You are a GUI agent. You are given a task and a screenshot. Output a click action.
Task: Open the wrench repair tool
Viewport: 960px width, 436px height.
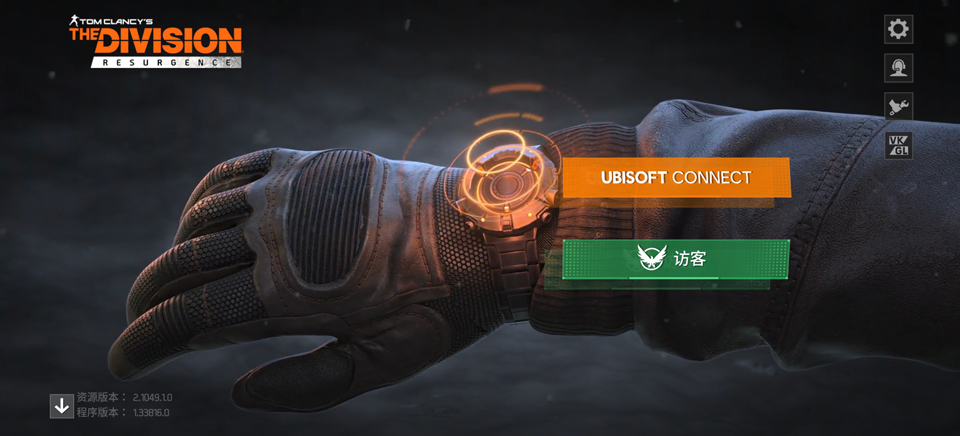coord(898,106)
